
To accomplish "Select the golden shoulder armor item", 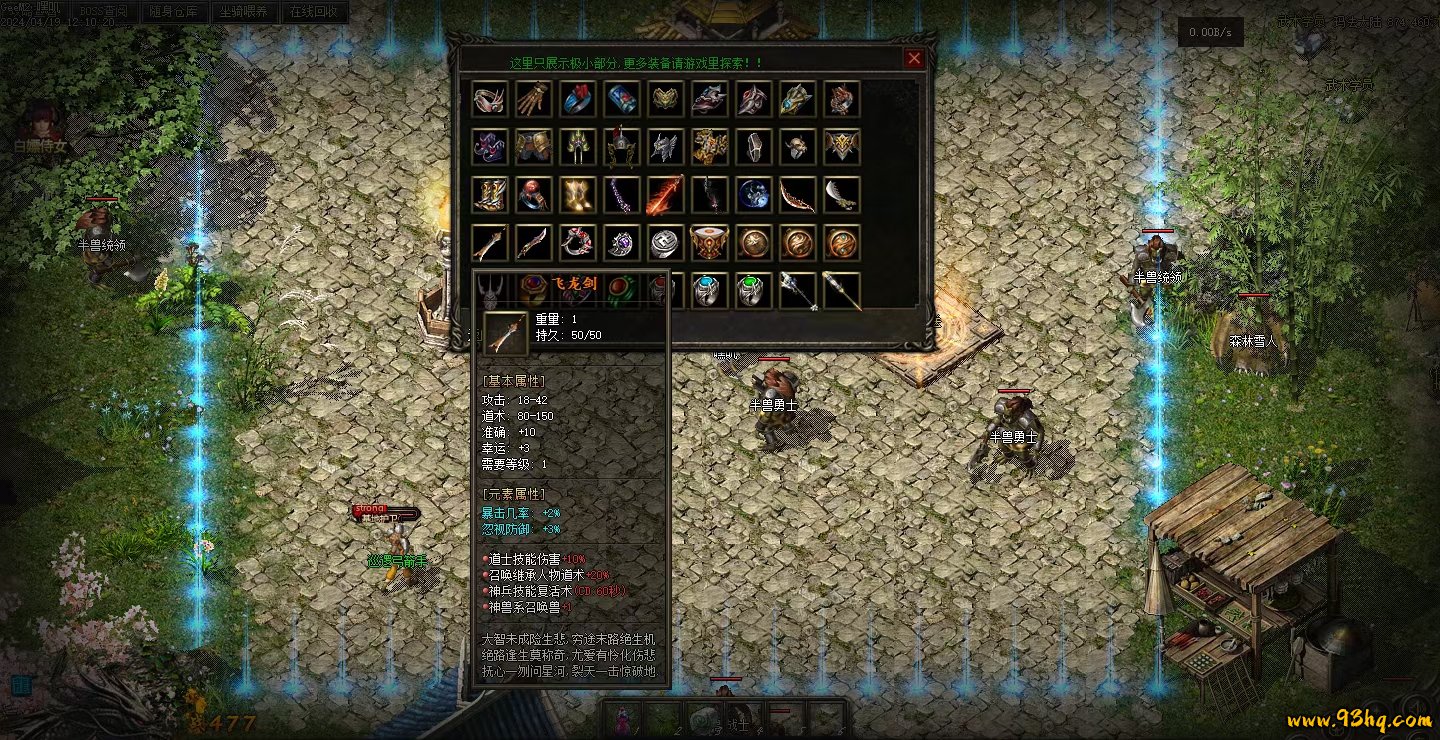I will (534, 147).
